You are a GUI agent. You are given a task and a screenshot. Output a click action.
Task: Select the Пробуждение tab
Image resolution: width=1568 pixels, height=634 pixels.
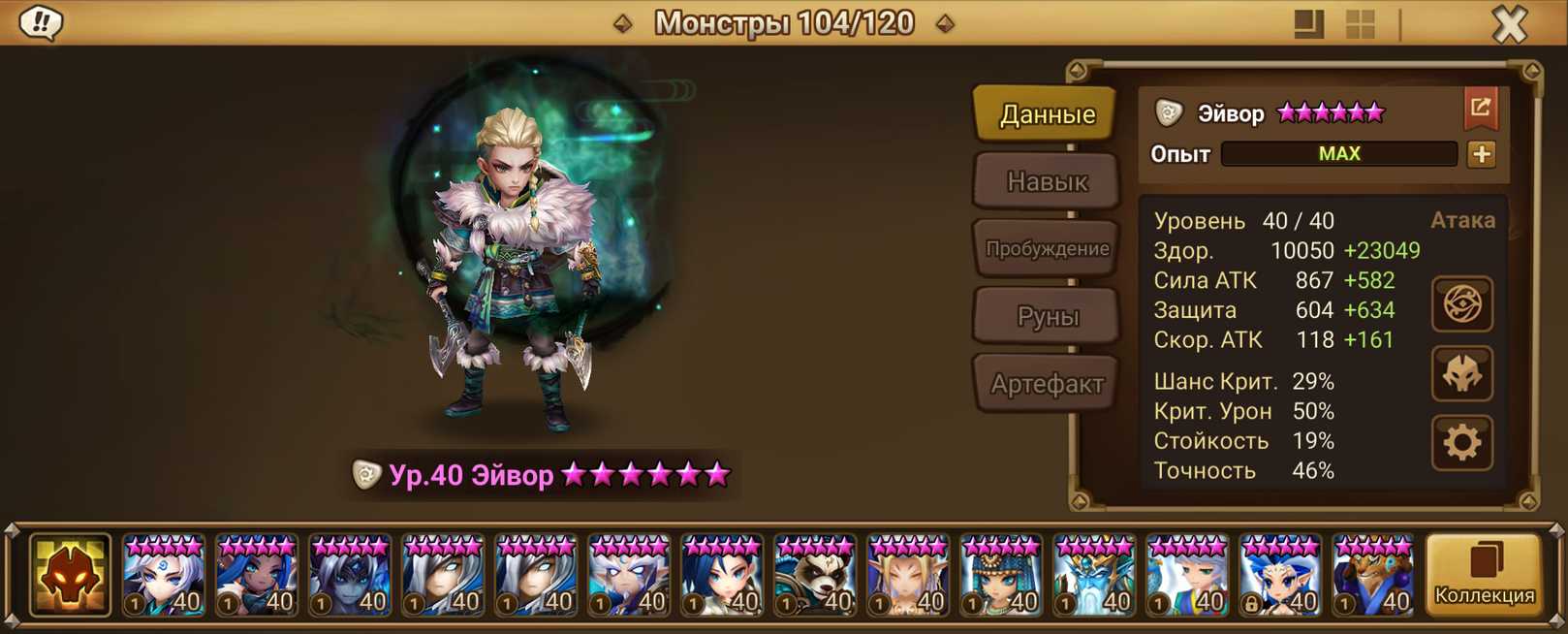coord(1047,248)
